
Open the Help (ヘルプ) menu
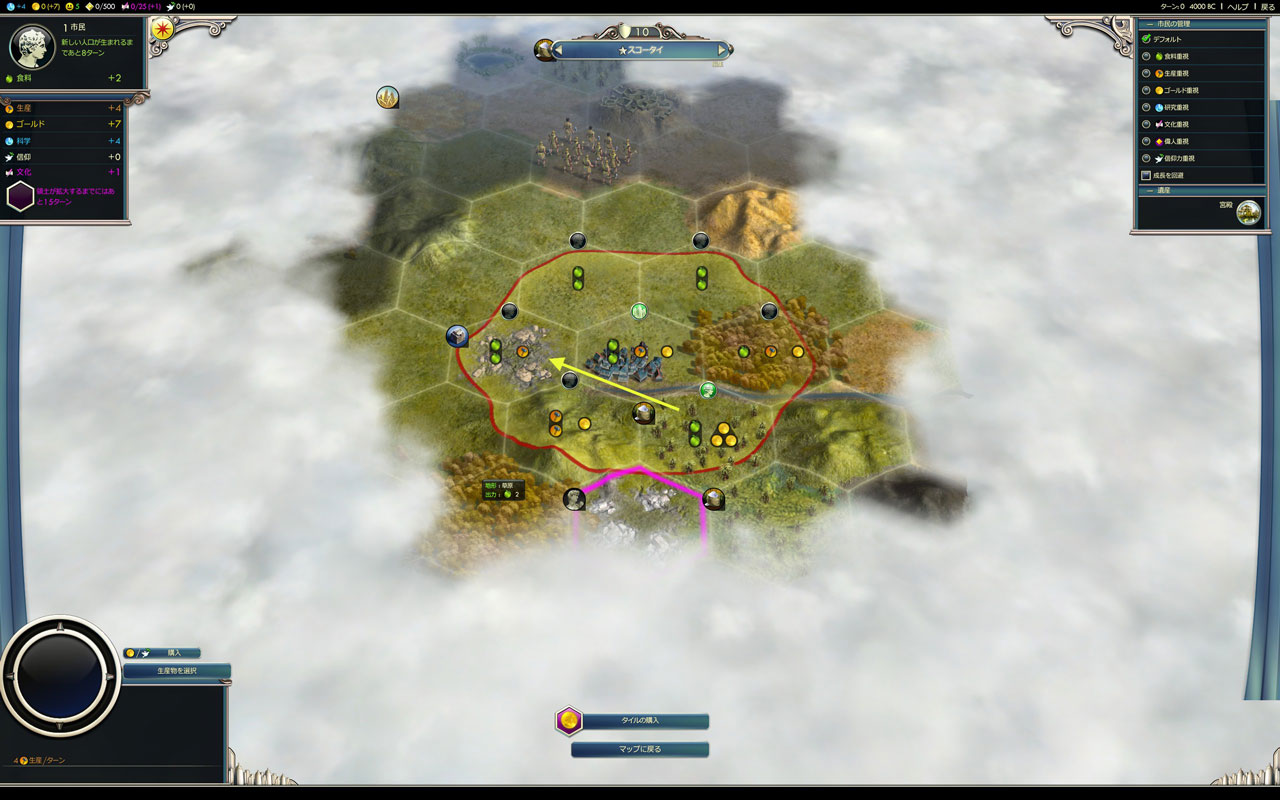1238,6
